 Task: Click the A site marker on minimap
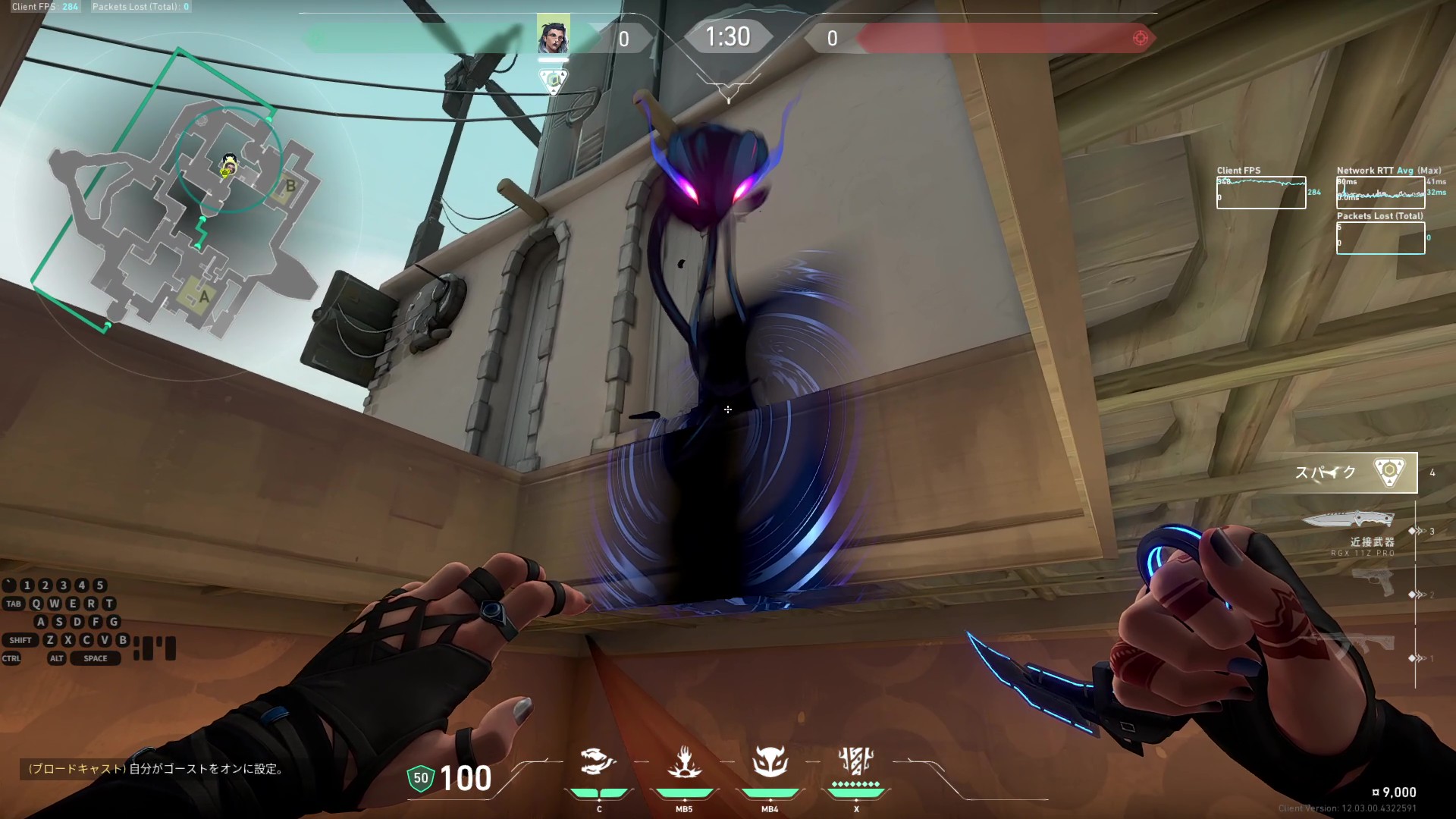pyautogui.click(x=203, y=297)
